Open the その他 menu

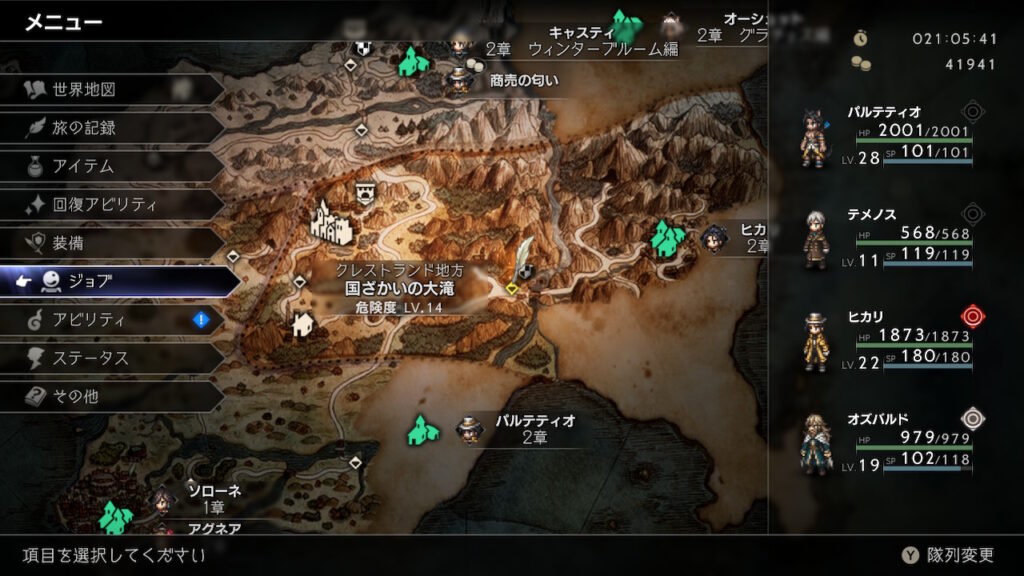[x=85, y=396]
